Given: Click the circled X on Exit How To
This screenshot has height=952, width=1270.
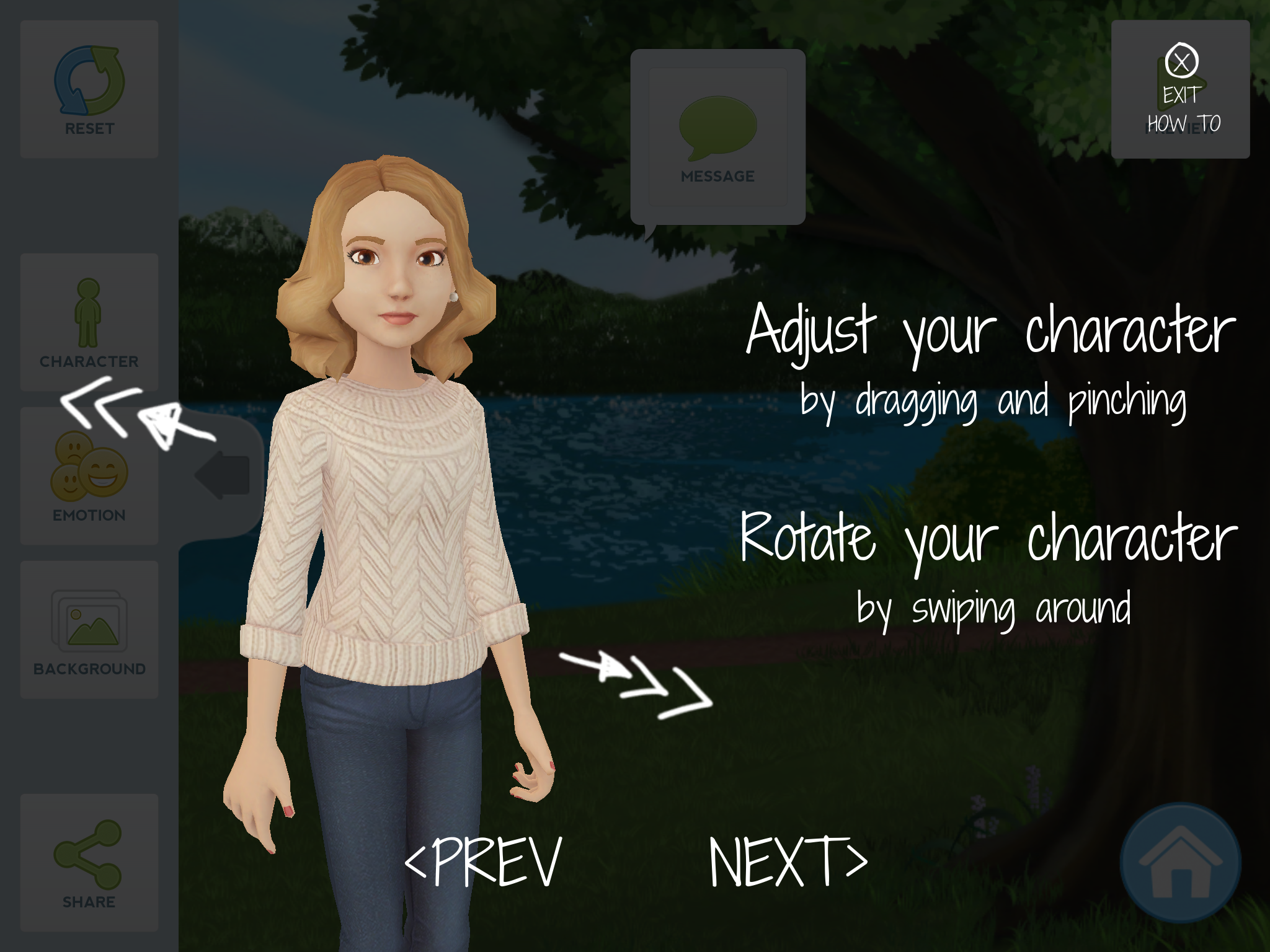Looking at the screenshot, I should [x=1181, y=60].
